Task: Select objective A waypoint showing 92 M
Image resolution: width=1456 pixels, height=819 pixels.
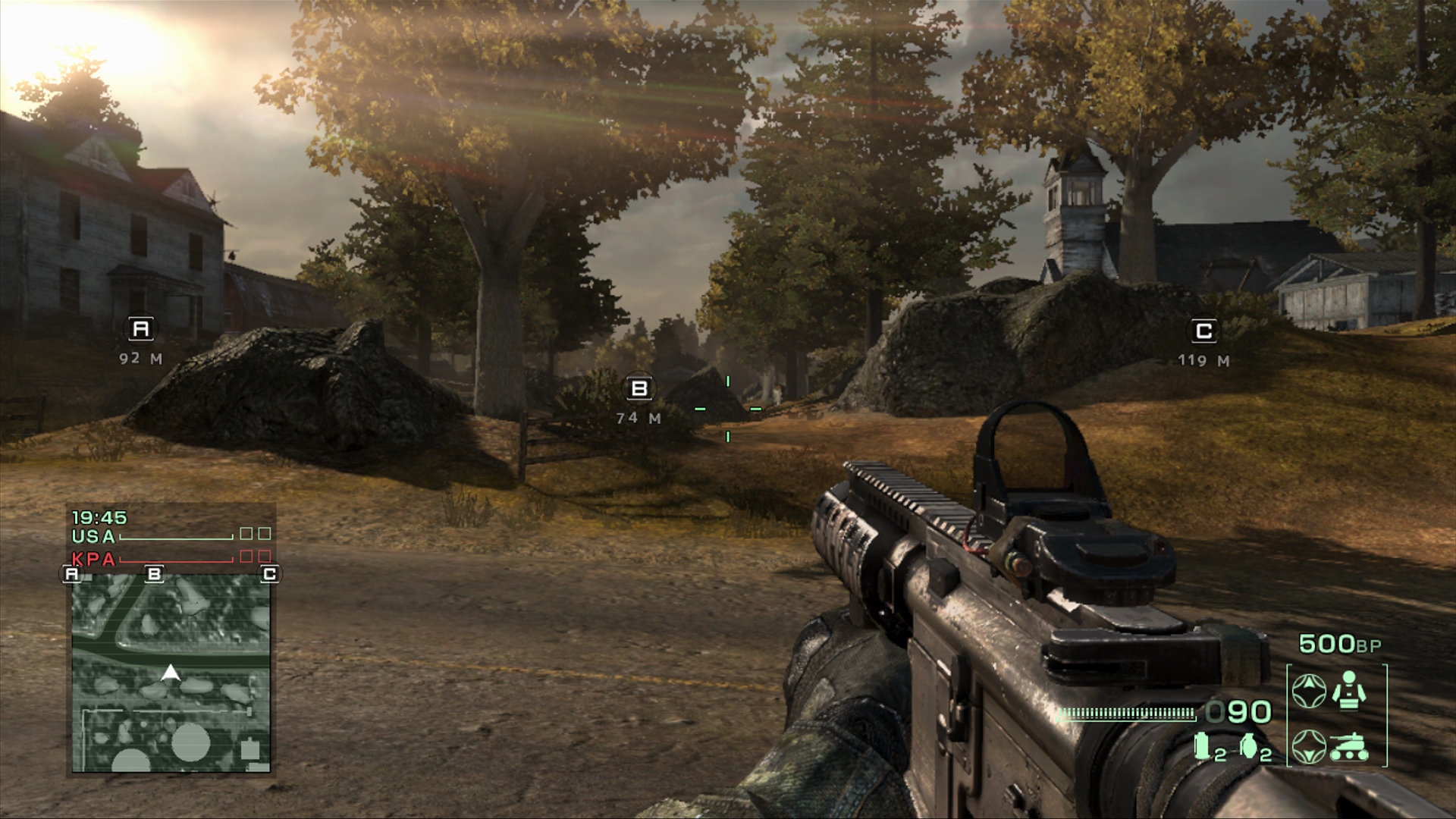Action: [141, 329]
